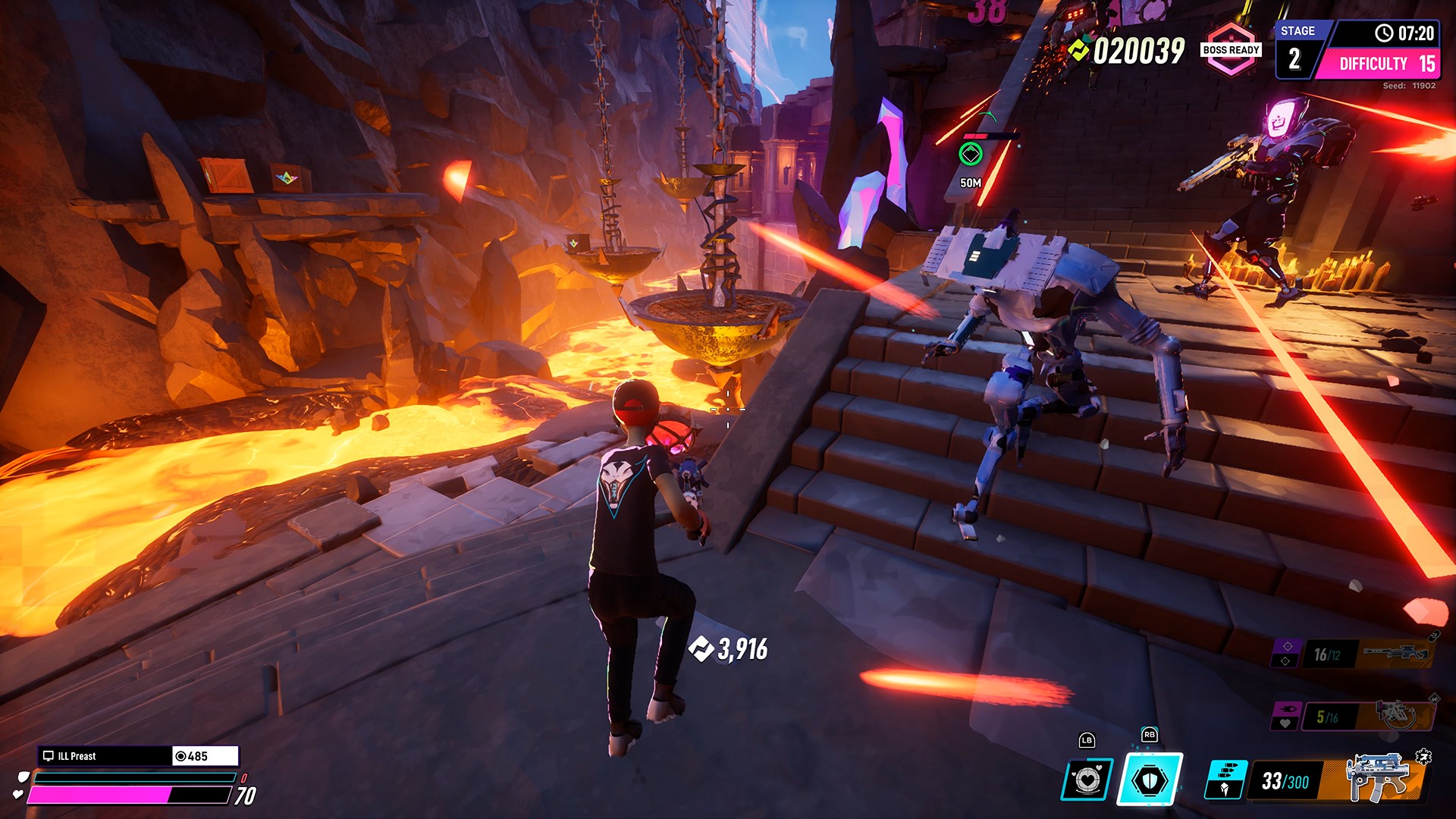Click the Boss Ready hexagon indicator

(x=1231, y=50)
